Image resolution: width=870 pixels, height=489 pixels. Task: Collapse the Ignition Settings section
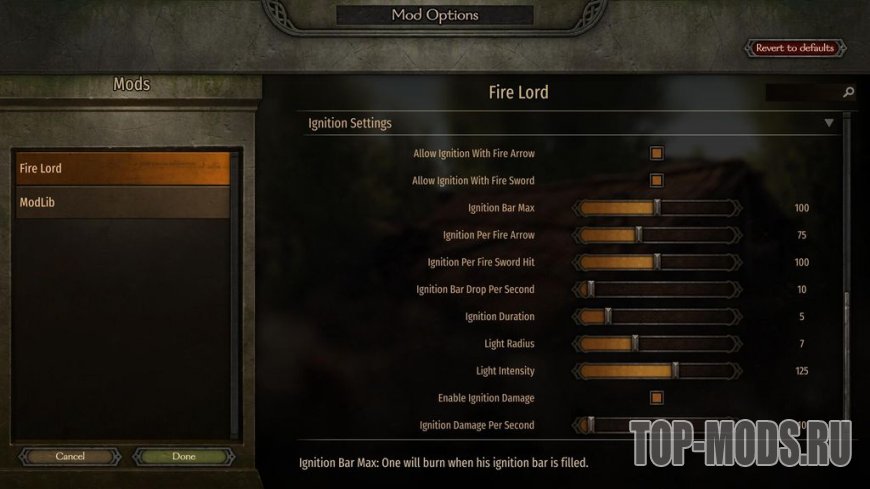point(828,123)
